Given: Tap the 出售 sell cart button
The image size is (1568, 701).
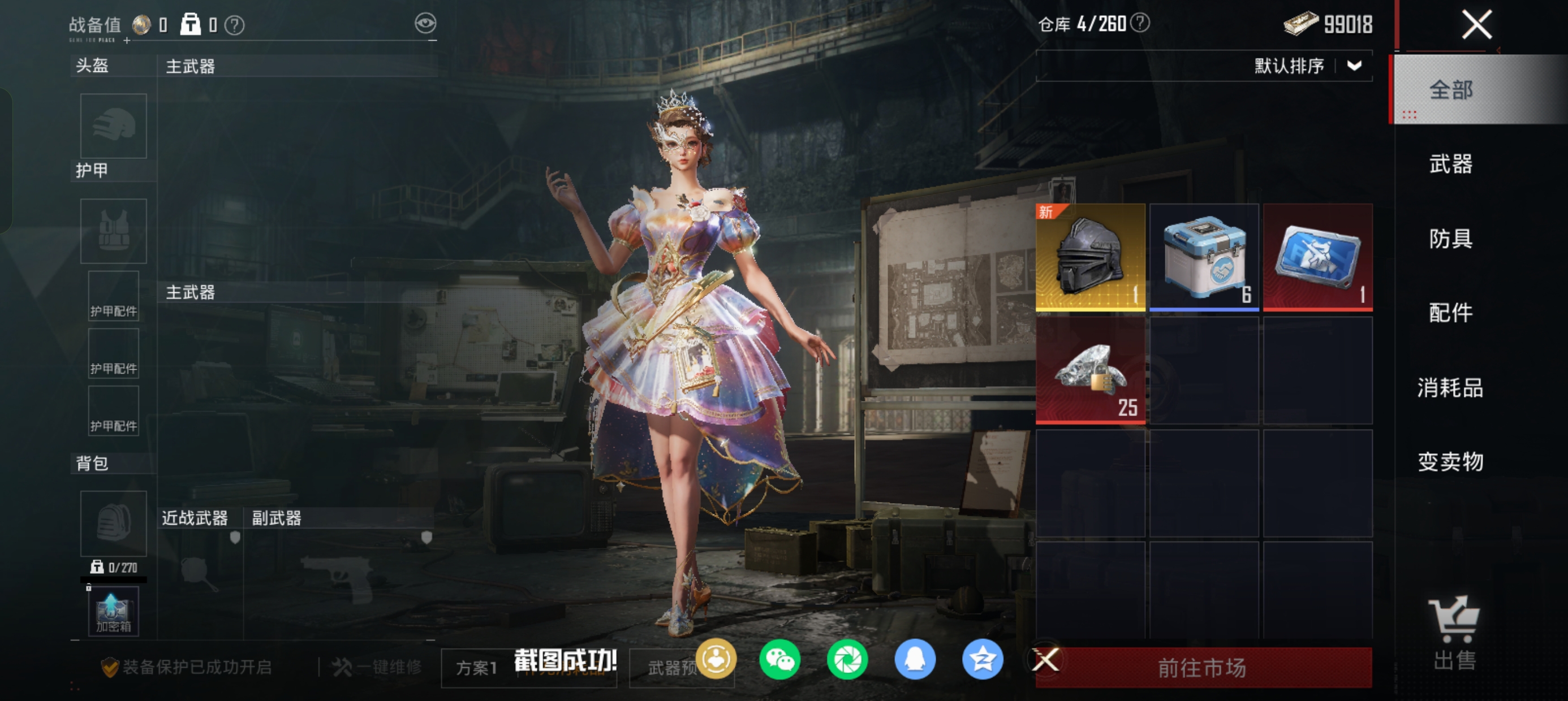Looking at the screenshot, I should (1454, 633).
